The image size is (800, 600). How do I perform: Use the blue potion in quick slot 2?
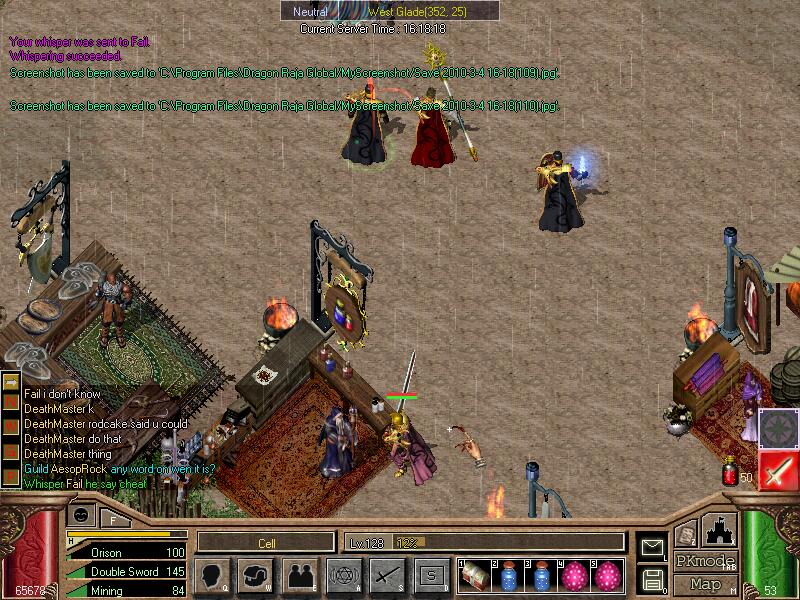[x=508, y=575]
